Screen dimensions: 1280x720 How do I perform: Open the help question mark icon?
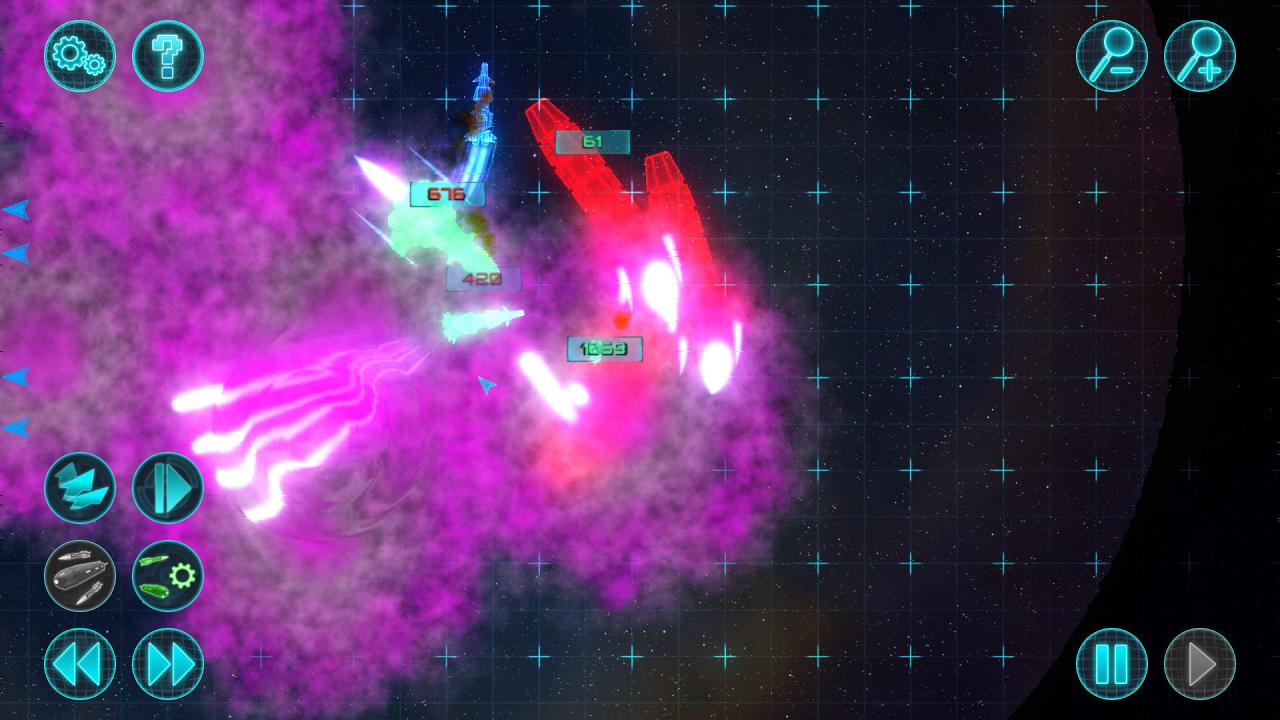click(168, 56)
